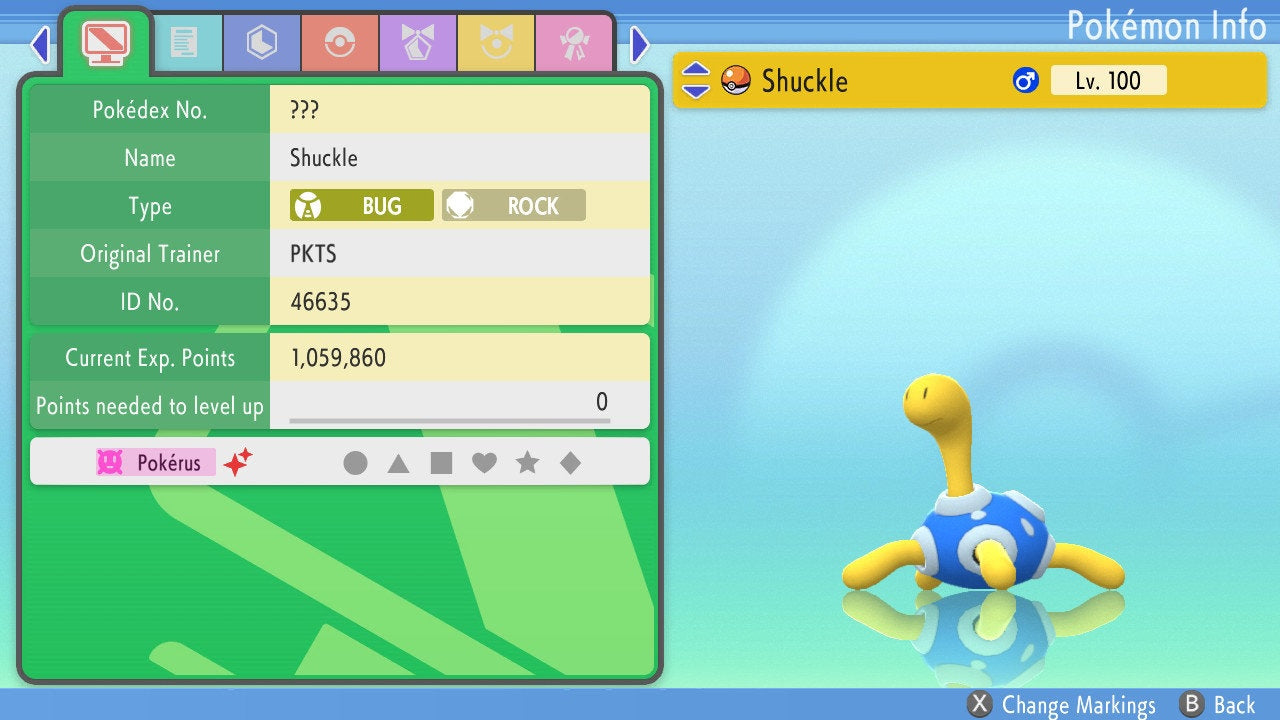This screenshot has height=720, width=1280.
Task: Toggle the star marking
Action: click(x=527, y=463)
